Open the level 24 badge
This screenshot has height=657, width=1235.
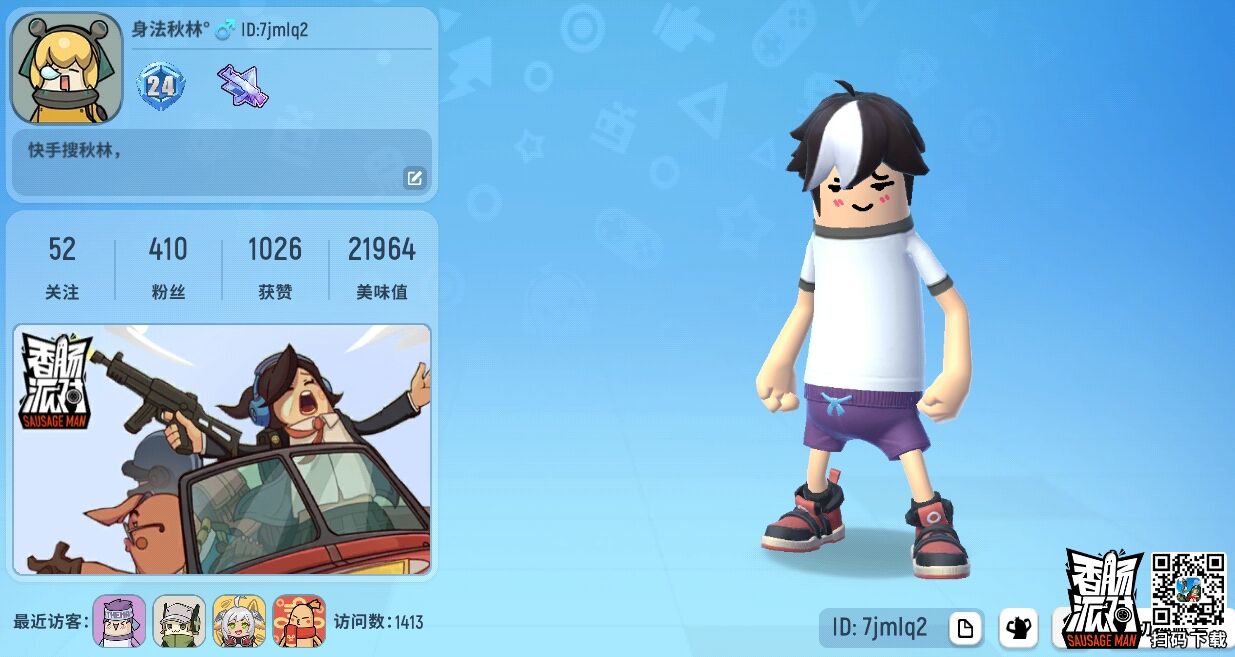click(160, 85)
